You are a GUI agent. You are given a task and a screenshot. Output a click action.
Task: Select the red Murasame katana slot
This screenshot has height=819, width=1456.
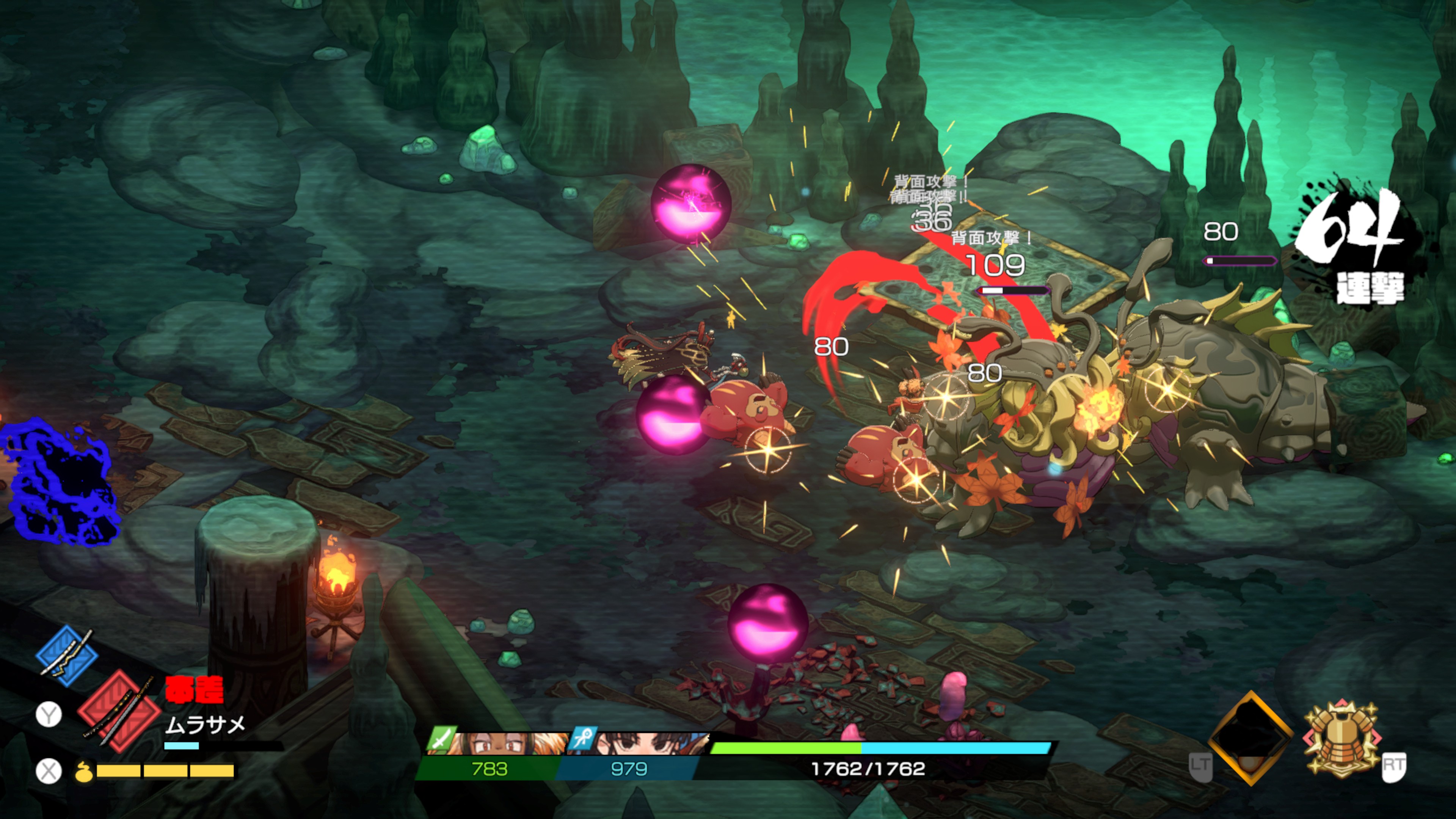pos(119,711)
